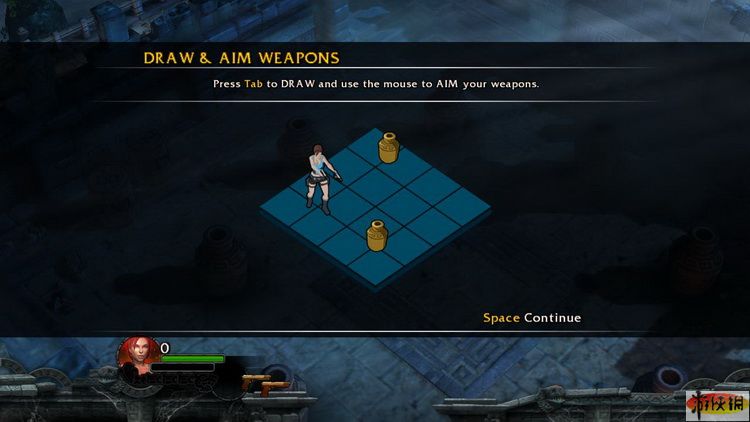Screen dimensions: 750x422
Task: Select the dual pistols weapon icon
Action: coord(264,383)
